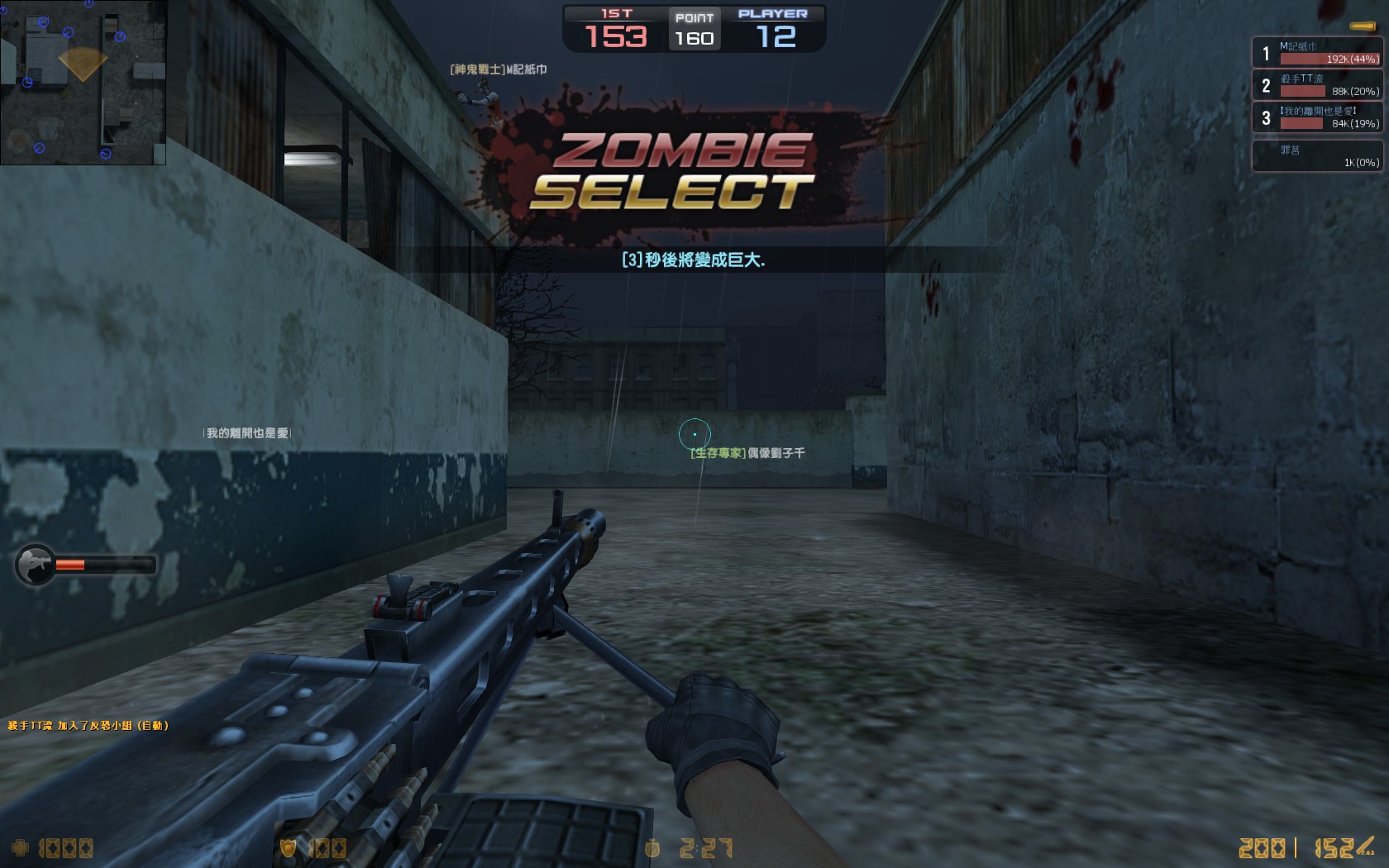1389x868 pixels.
Task: Click the armor shield icon beside 100
Action: point(289,847)
